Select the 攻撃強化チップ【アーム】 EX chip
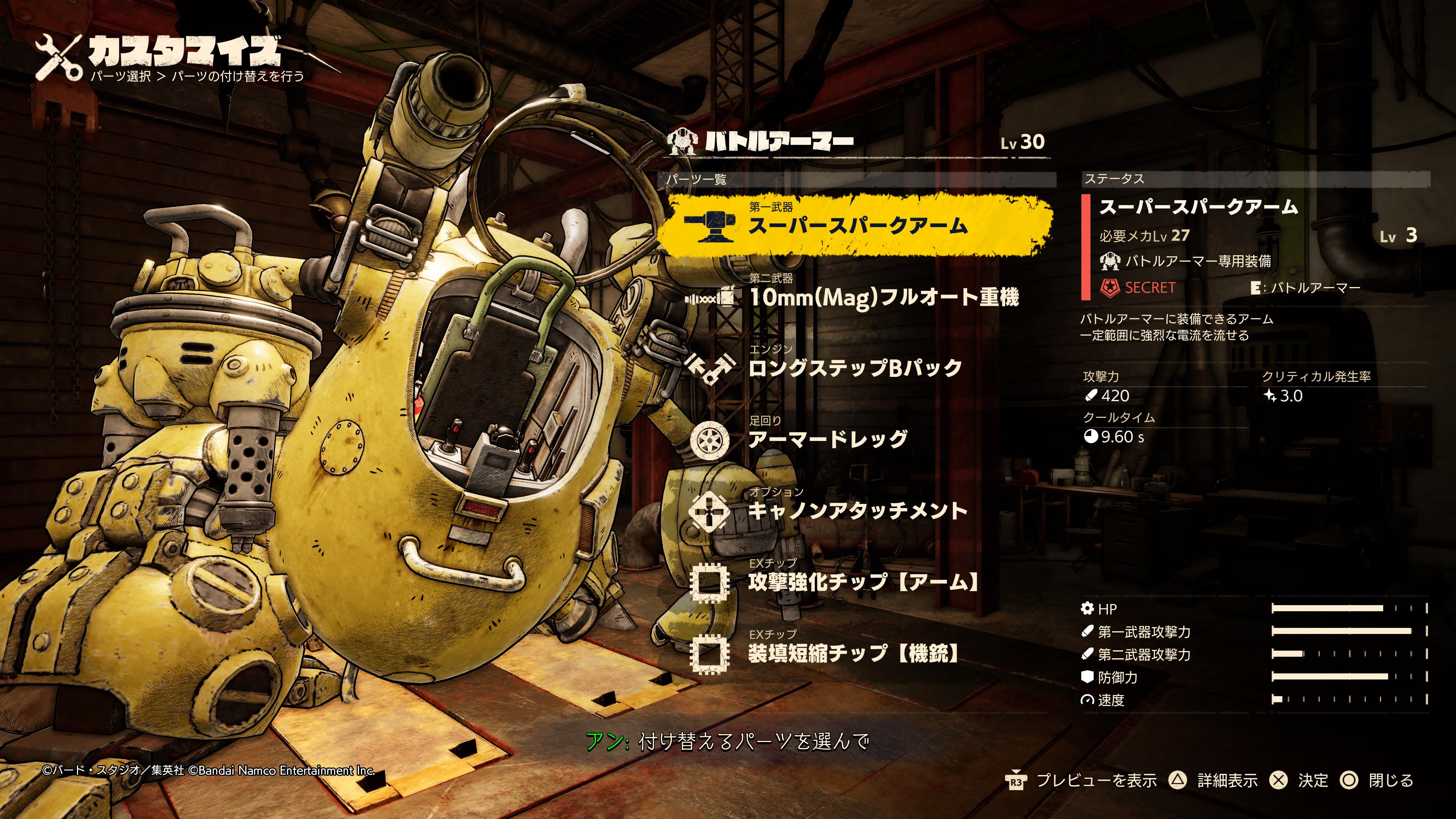 pos(863,582)
